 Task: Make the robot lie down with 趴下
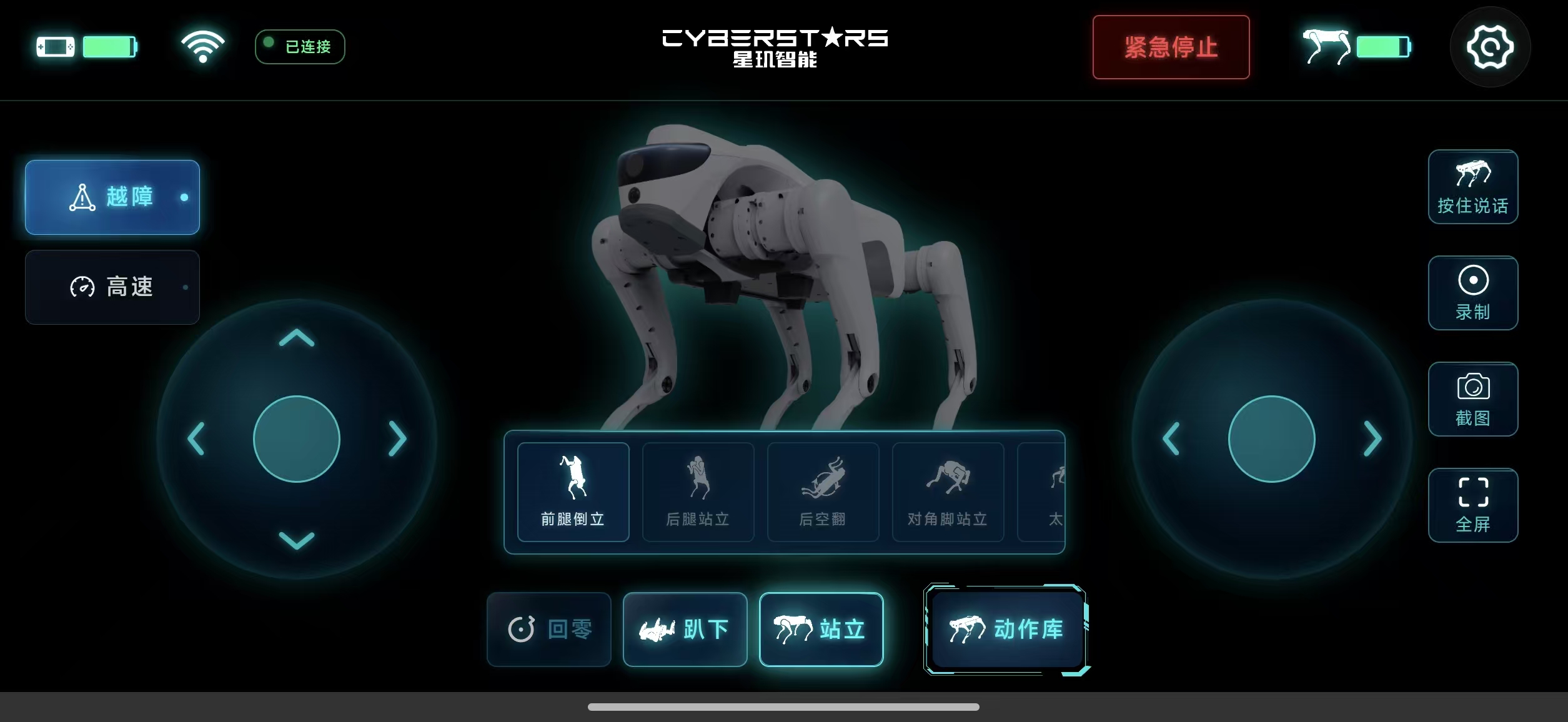click(x=685, y=630)
